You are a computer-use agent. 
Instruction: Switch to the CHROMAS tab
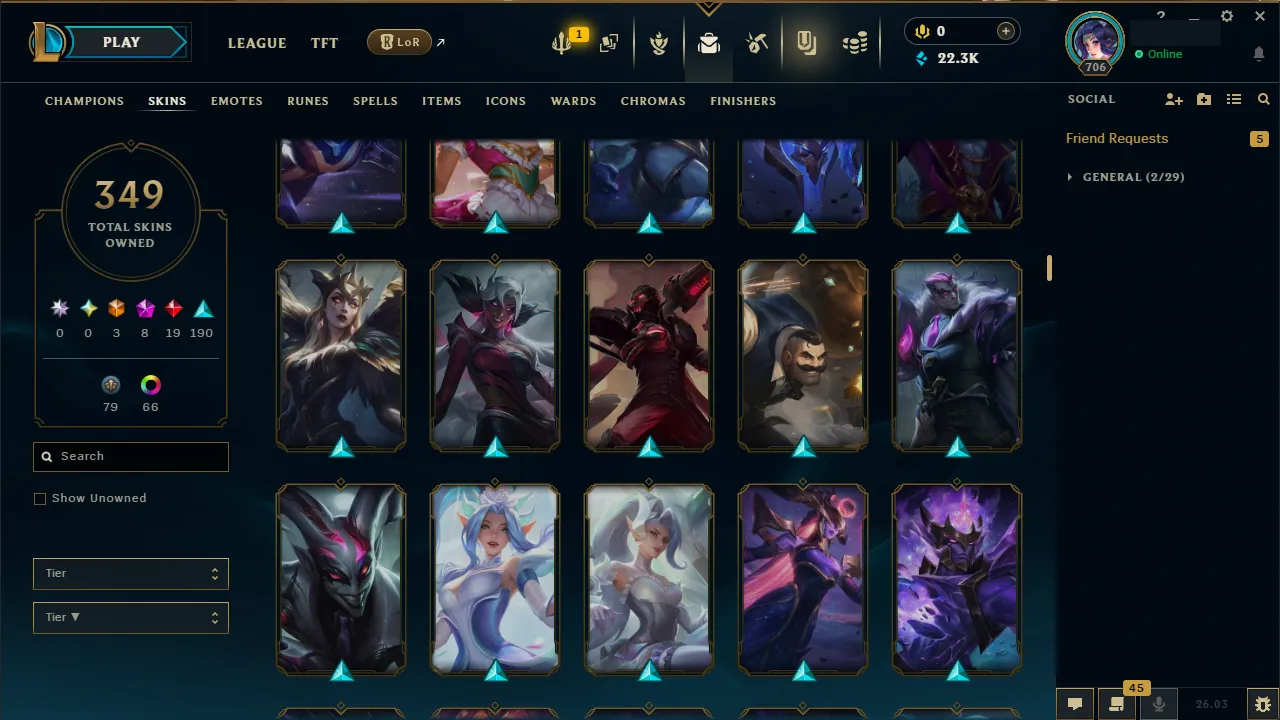pyautogui.click(x=653, y=101)
